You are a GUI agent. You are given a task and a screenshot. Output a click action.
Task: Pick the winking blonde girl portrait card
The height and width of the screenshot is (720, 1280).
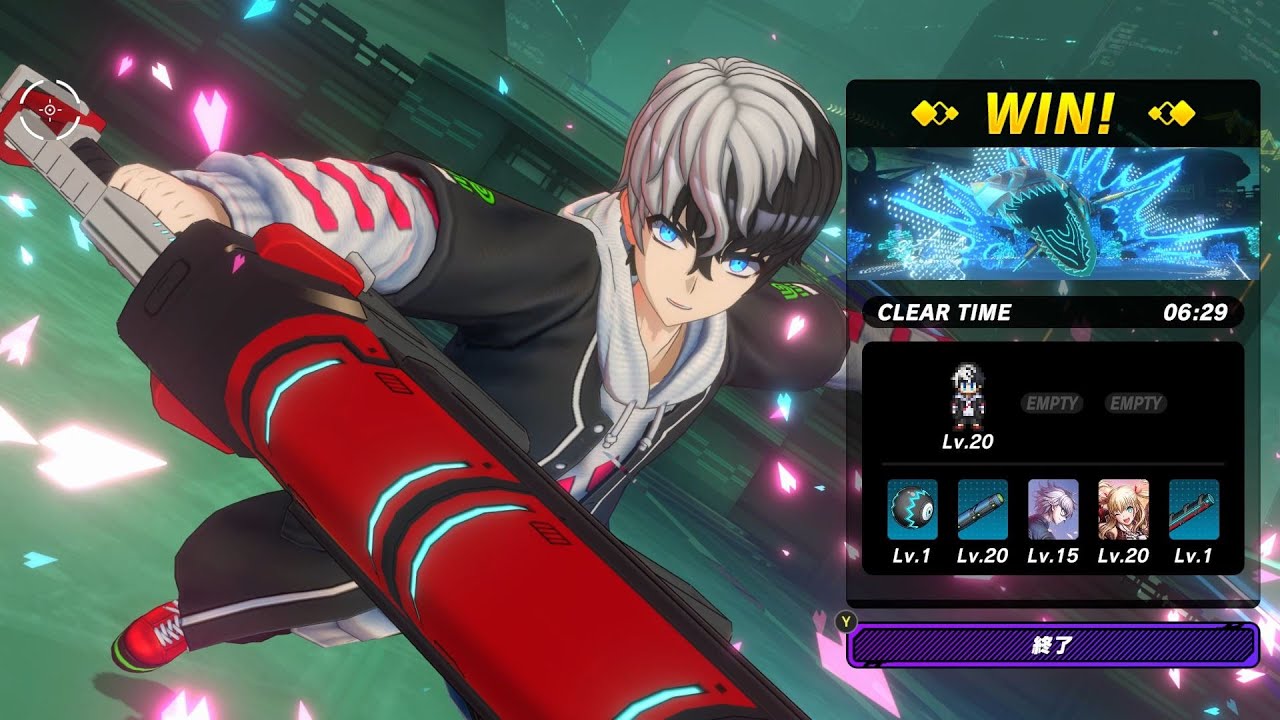(1123, 509)
